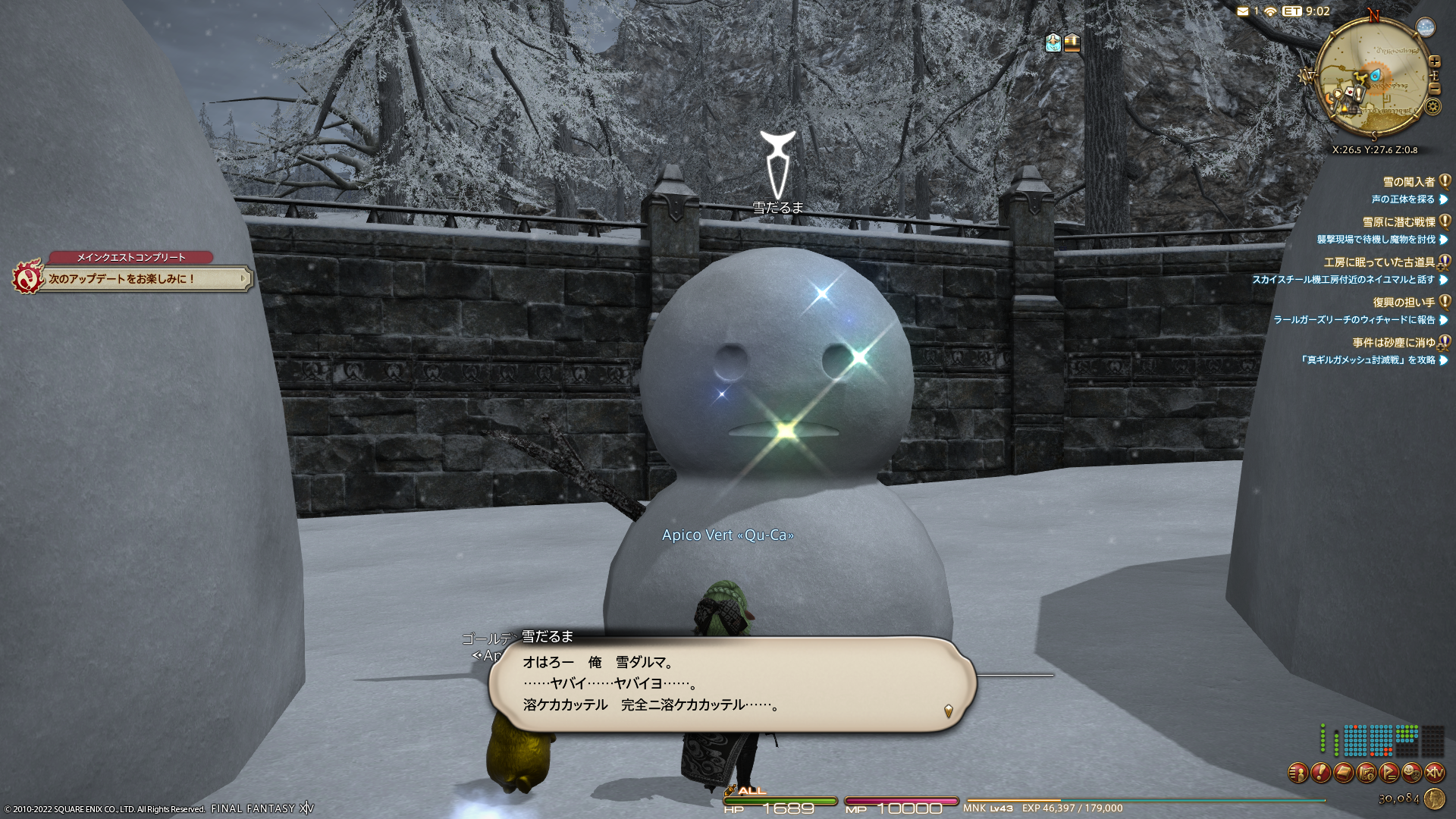
Task: Select the 雪原に潜む戦慄 quest entry
Action: coord(1398,222)
